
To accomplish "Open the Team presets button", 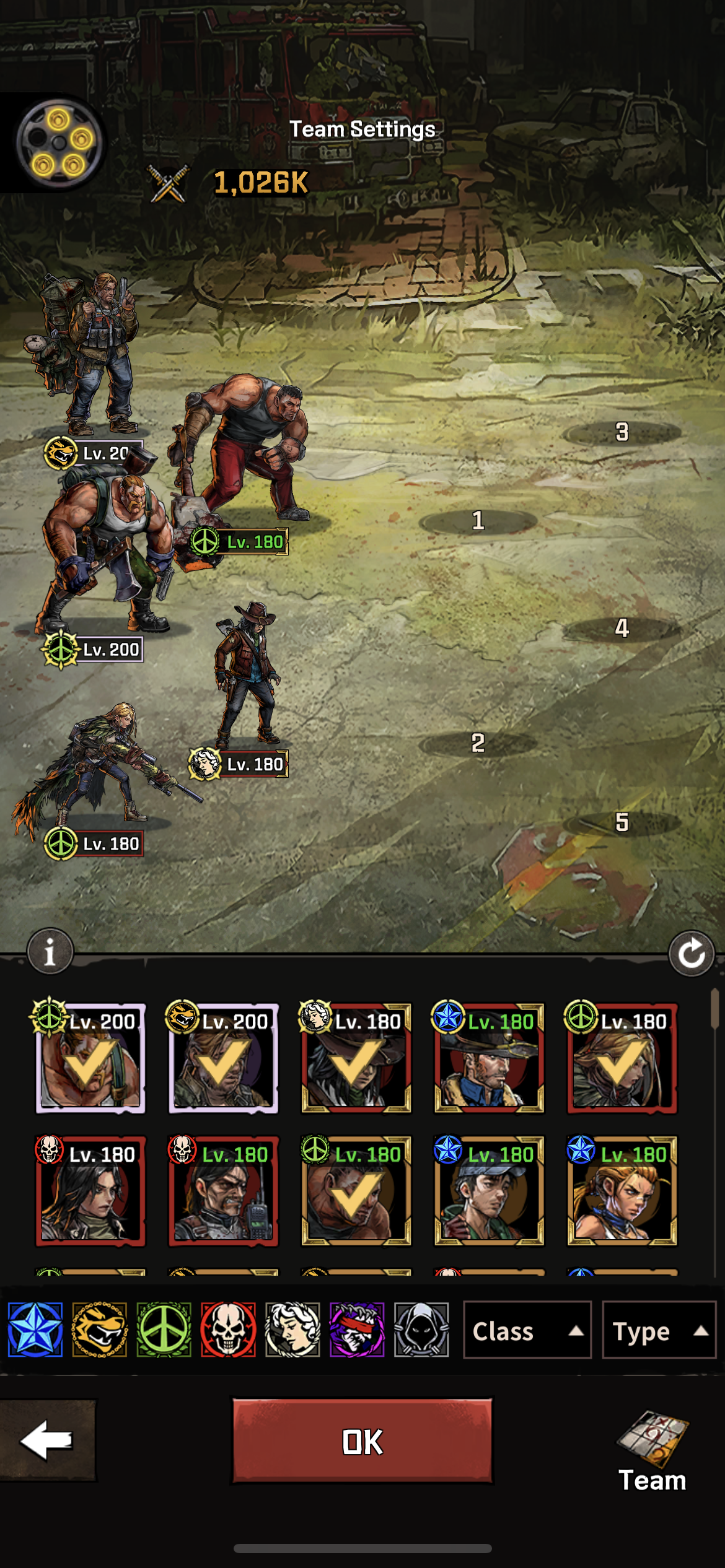I will tap(652, 1449).
